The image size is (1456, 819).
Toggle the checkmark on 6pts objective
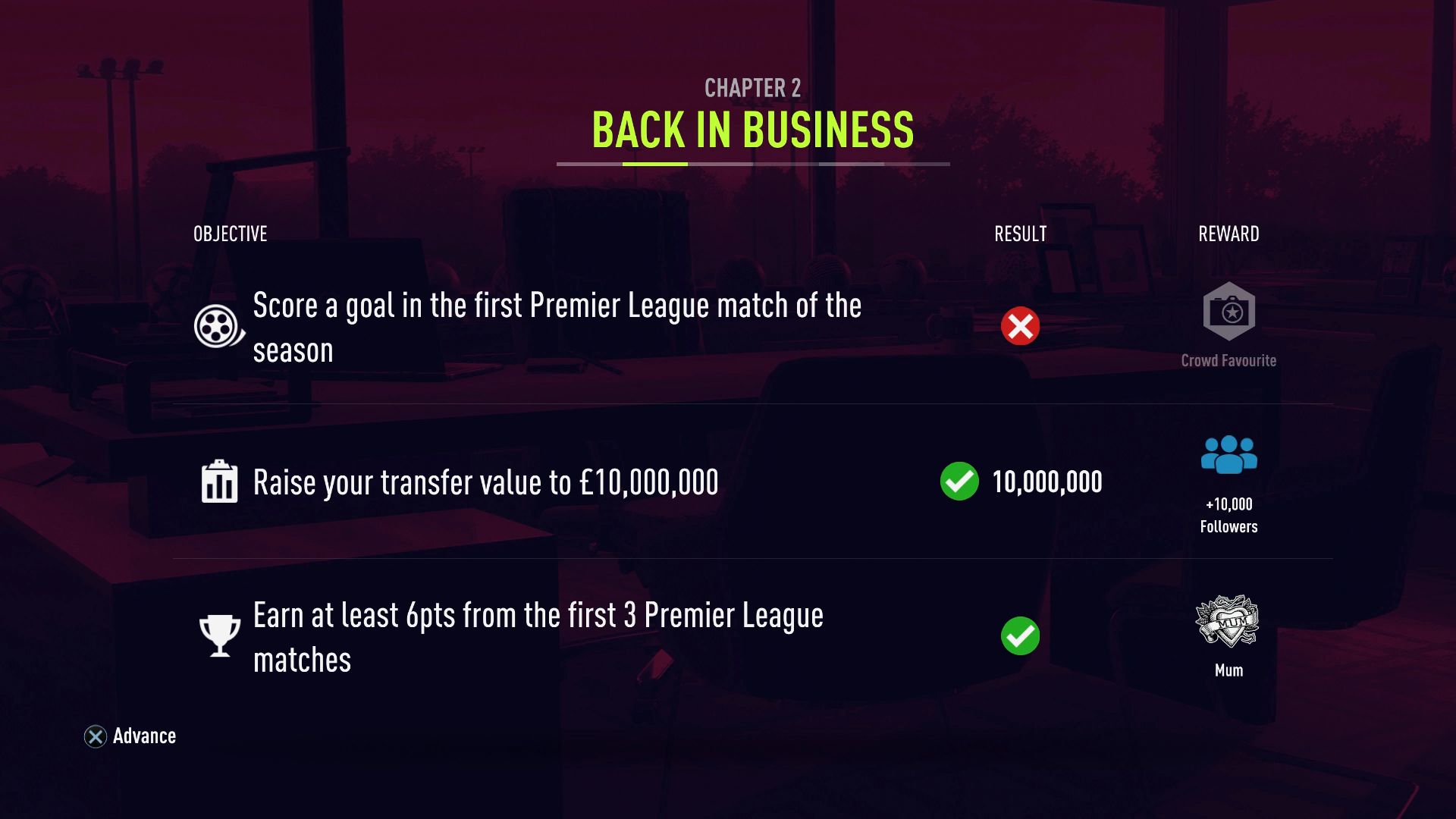1020,636
